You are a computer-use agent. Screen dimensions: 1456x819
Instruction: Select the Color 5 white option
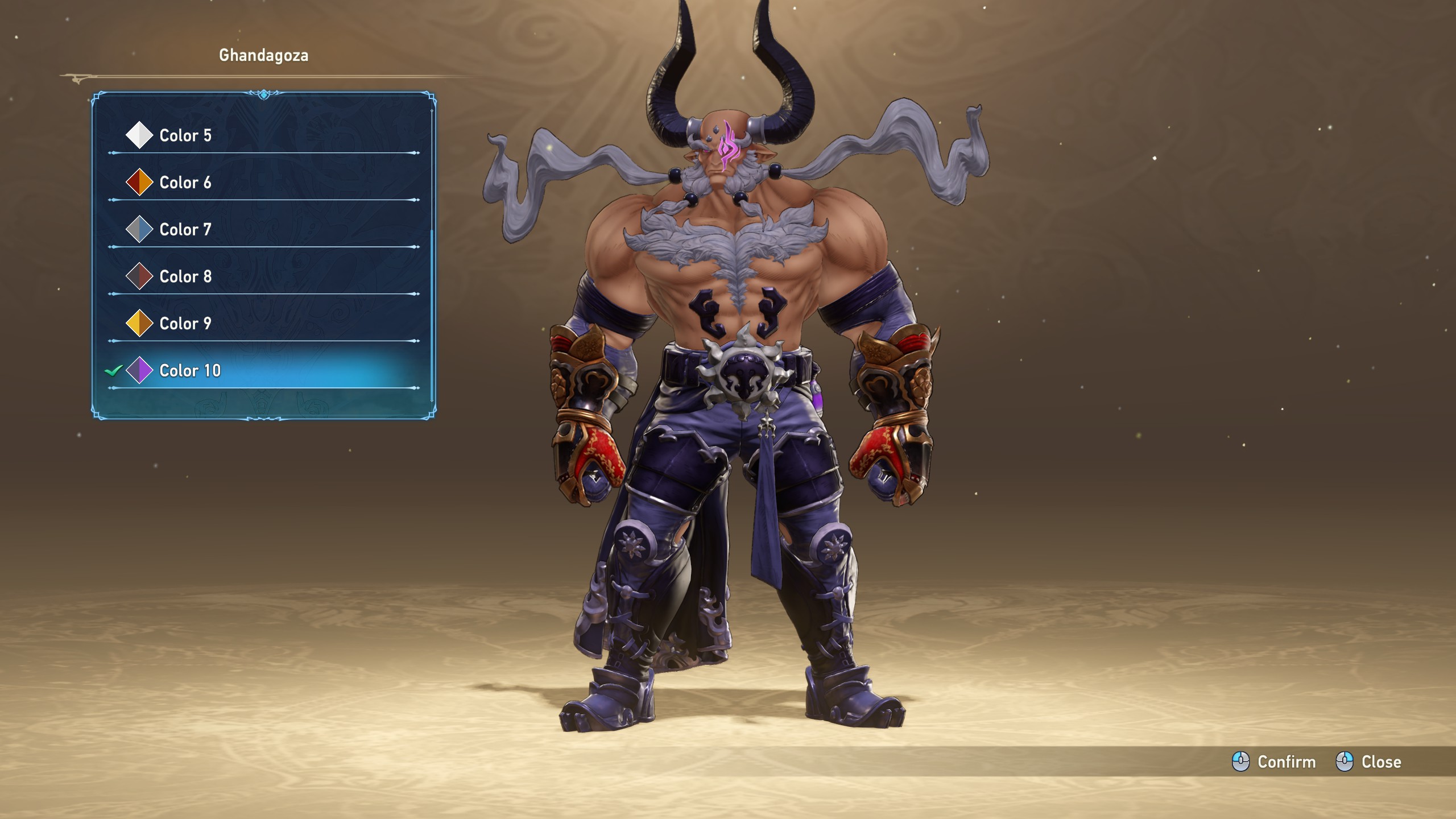(185, 135)
